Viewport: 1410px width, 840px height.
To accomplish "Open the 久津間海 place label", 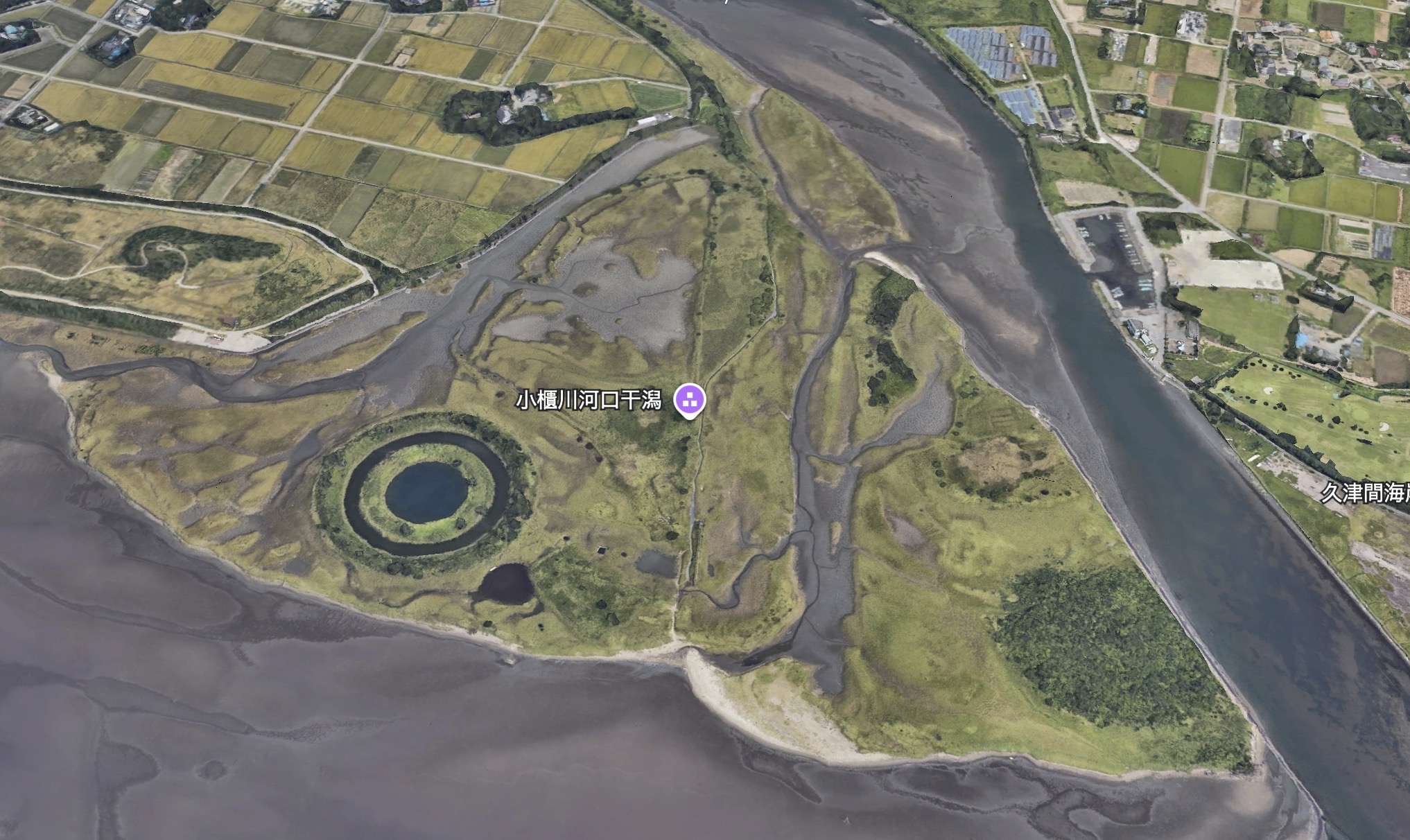I will pos(1364,493).
